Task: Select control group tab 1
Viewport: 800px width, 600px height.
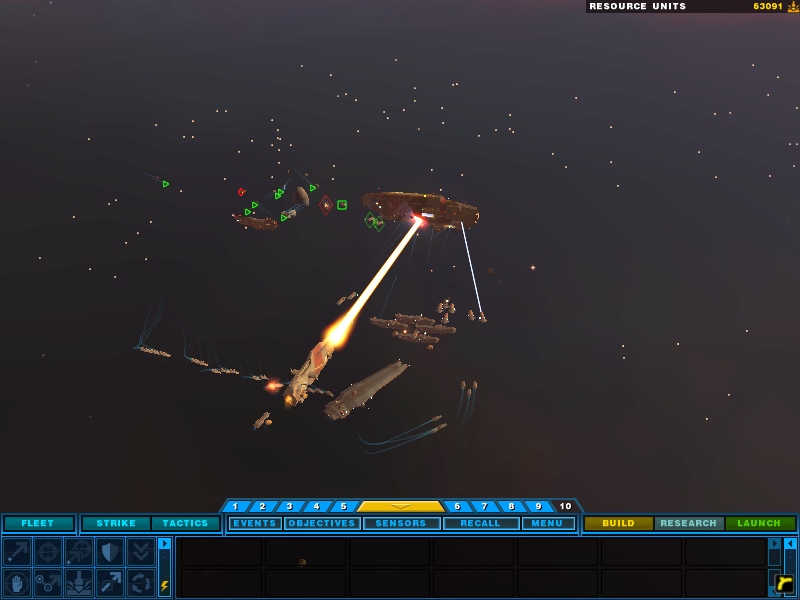Action: tap(235, 507)
